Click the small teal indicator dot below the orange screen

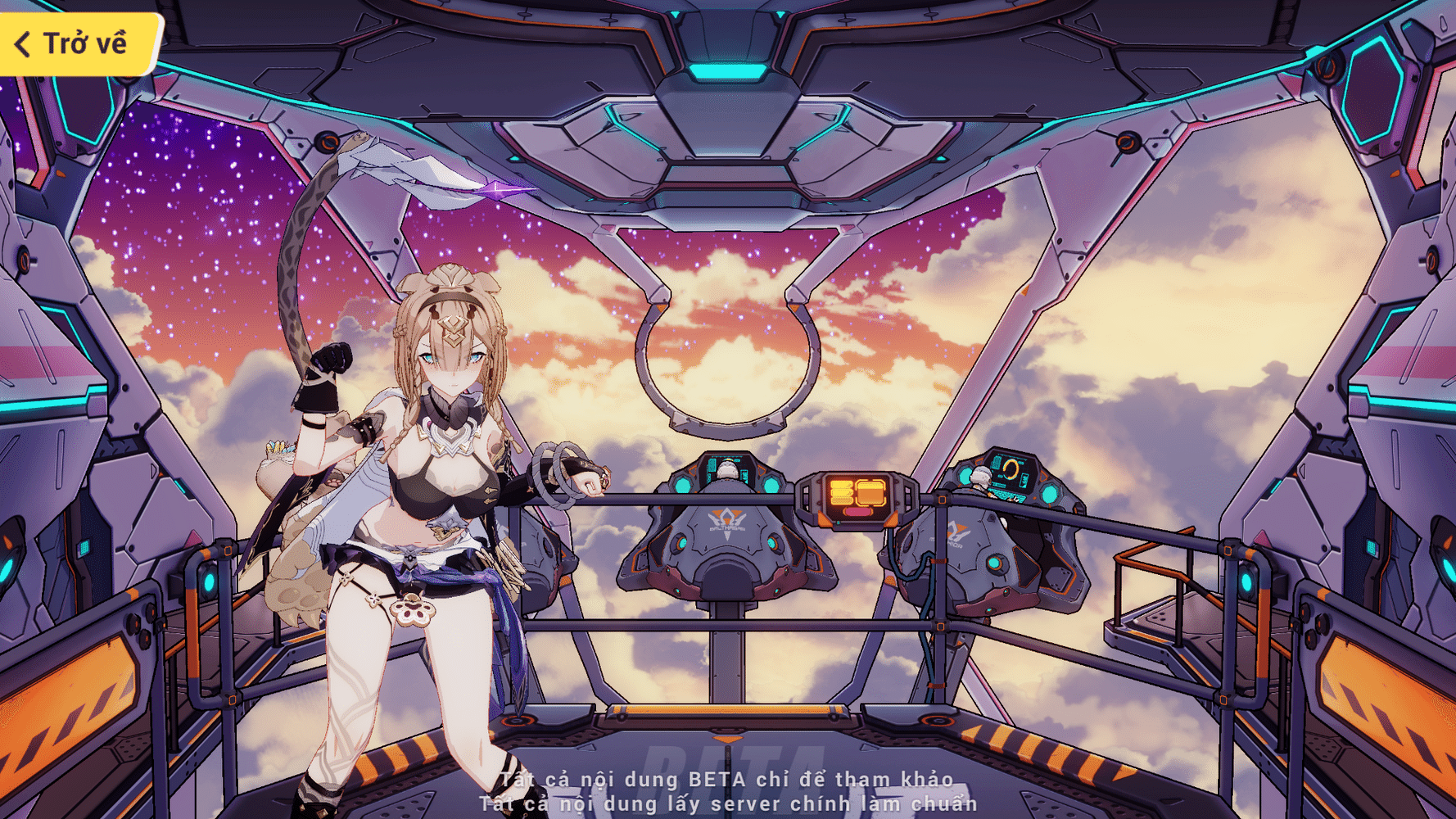[839, 523]
